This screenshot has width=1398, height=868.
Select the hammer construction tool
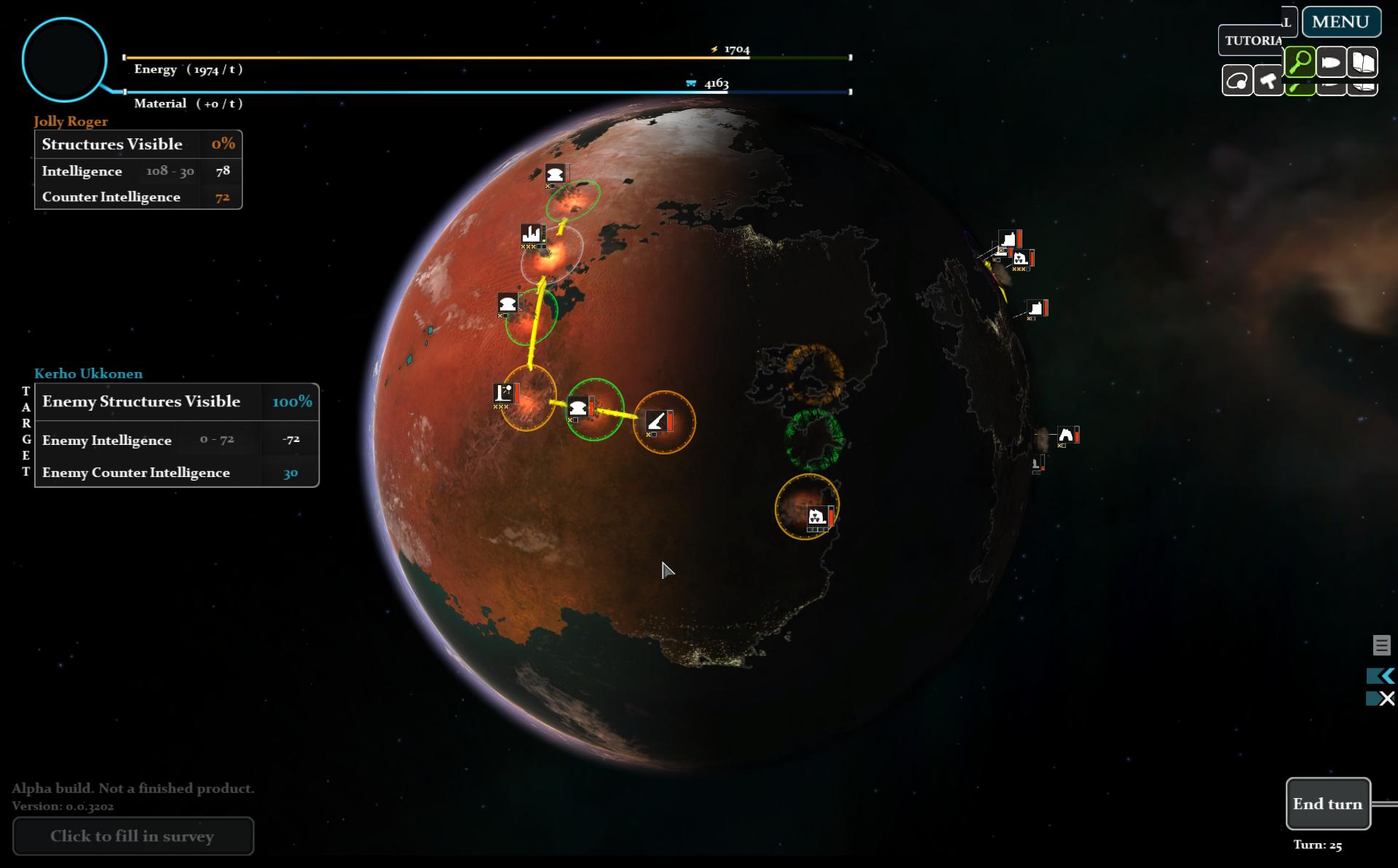pyautogui.click(x=1269, y=82)
